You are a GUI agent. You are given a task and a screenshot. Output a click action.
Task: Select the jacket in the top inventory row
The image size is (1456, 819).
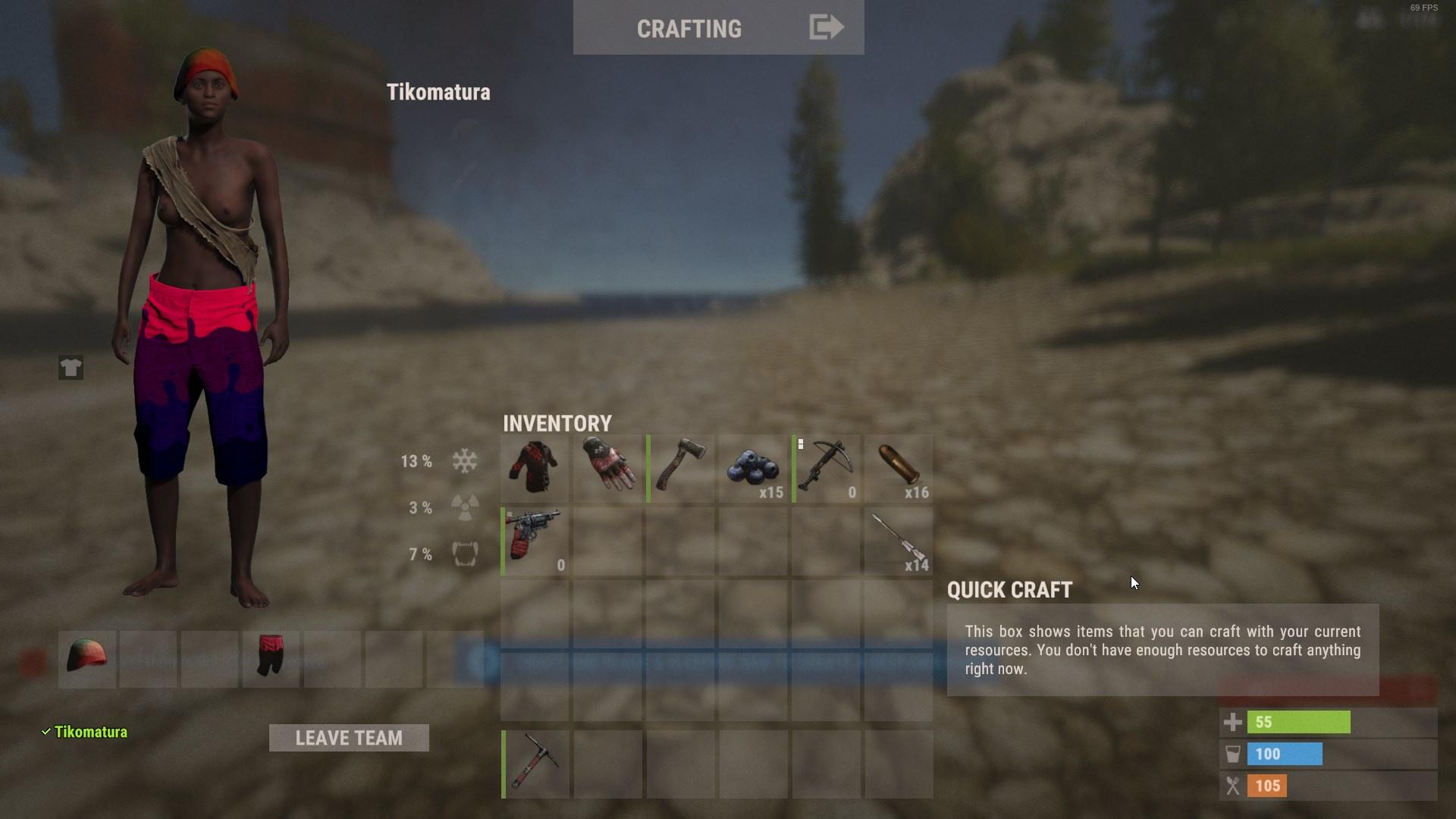coord(535,468)
